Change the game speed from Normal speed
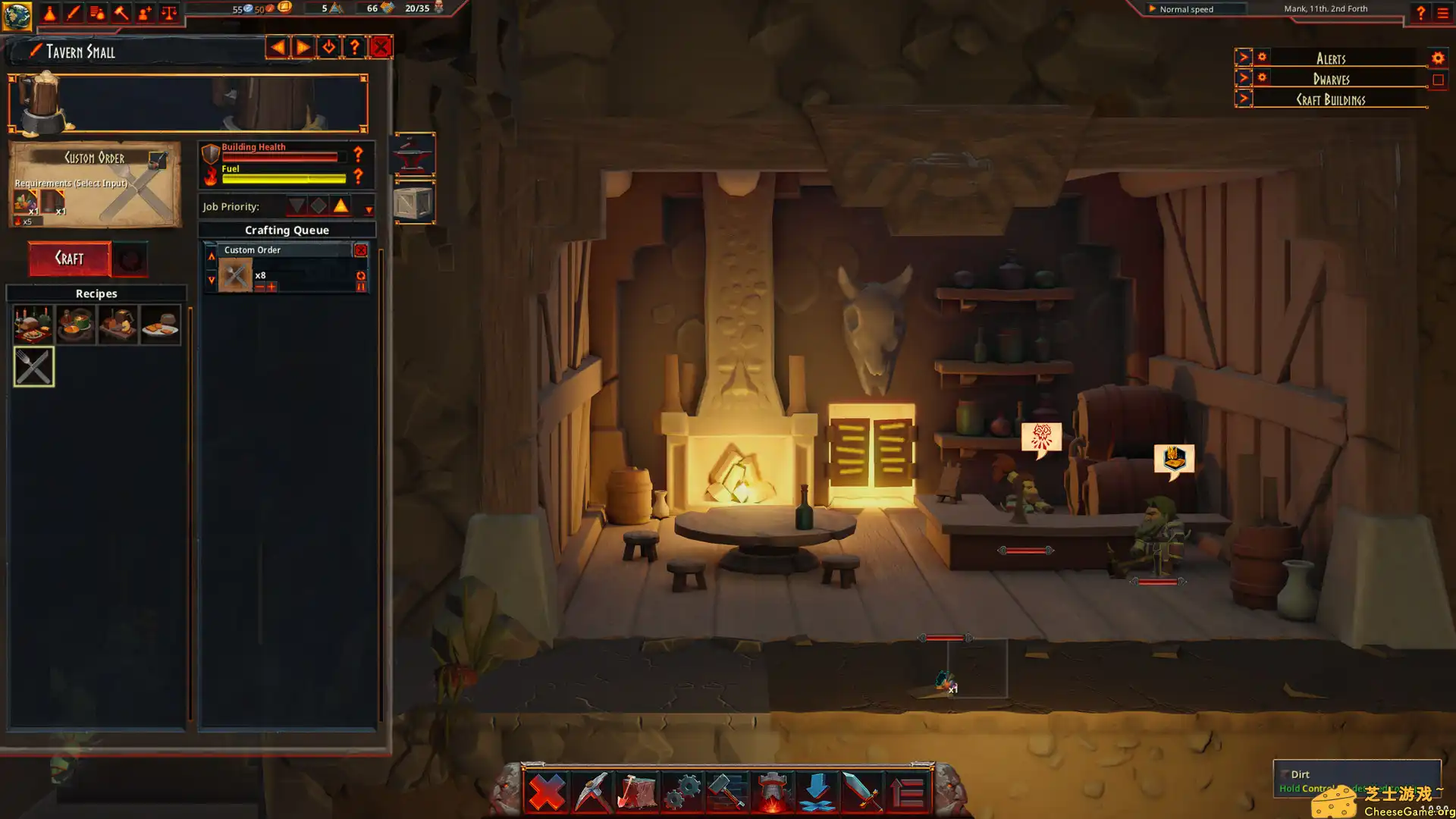This screenshot has width=1456, height=819. tap(1185, 9)
